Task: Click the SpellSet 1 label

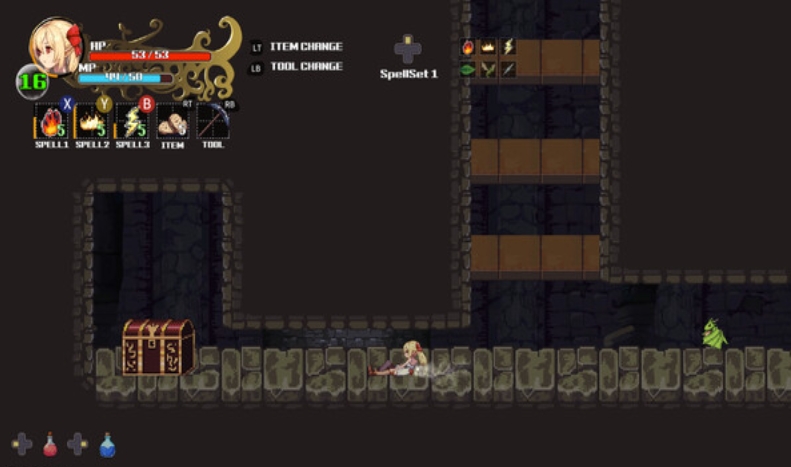Action: click(408, 74)
